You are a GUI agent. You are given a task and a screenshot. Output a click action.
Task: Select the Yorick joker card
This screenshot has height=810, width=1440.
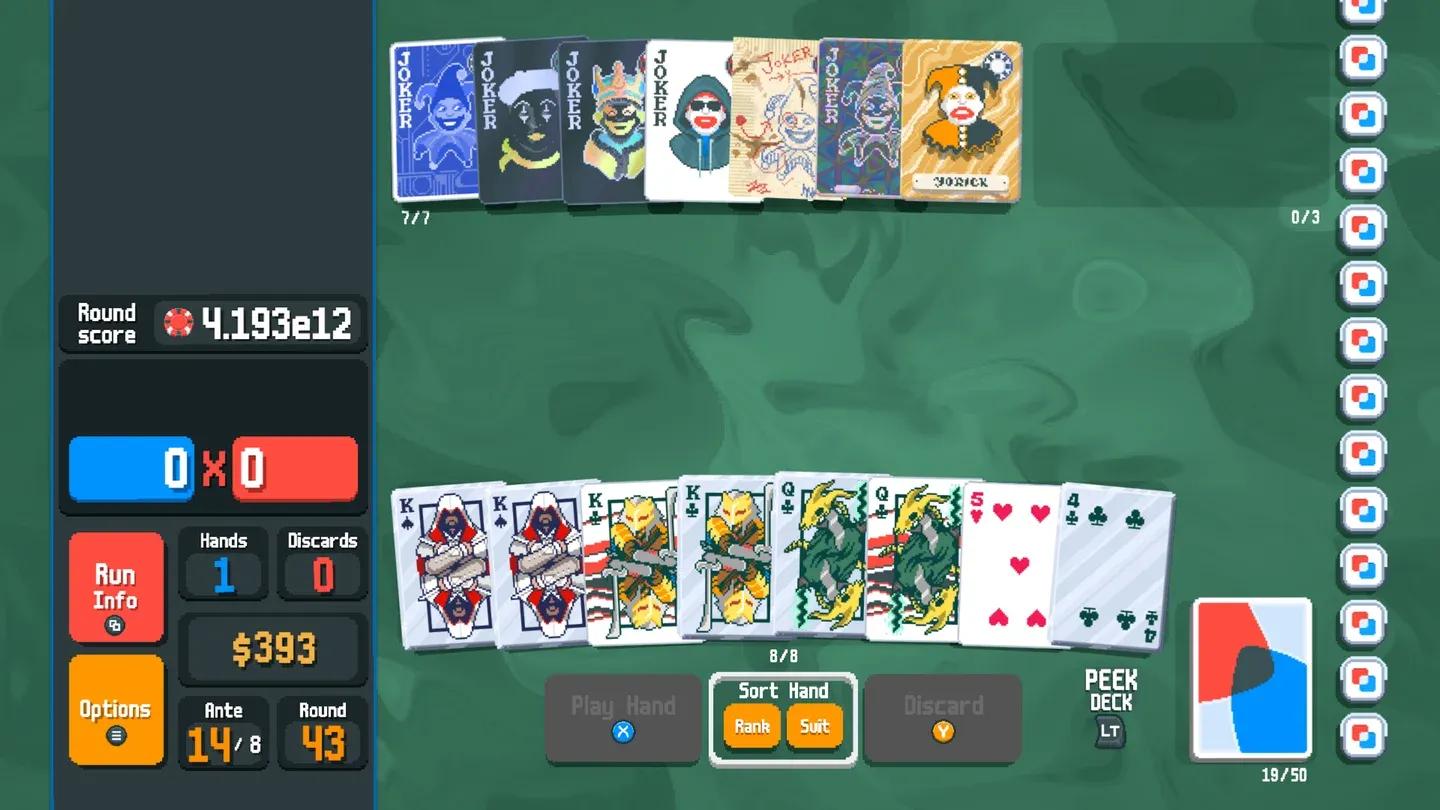coord(963,120)
